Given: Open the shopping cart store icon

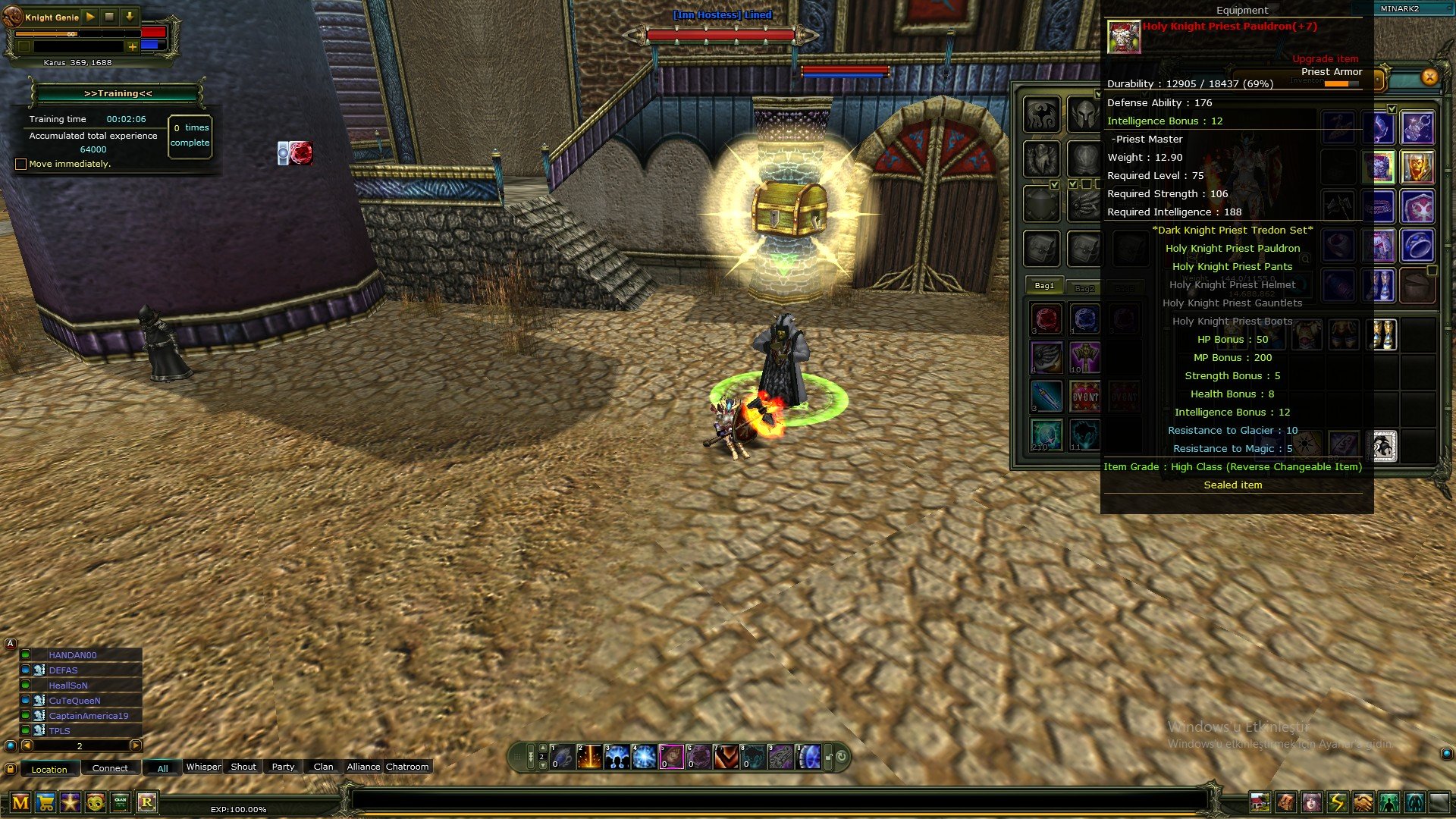Looking at the screenshot, I should pyautogui.click(x=45, y=802).
